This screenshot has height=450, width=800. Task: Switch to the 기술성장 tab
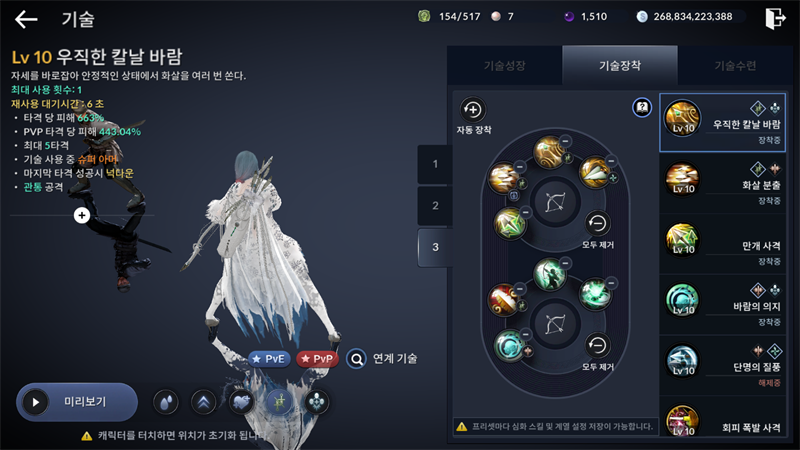point(504,66)
